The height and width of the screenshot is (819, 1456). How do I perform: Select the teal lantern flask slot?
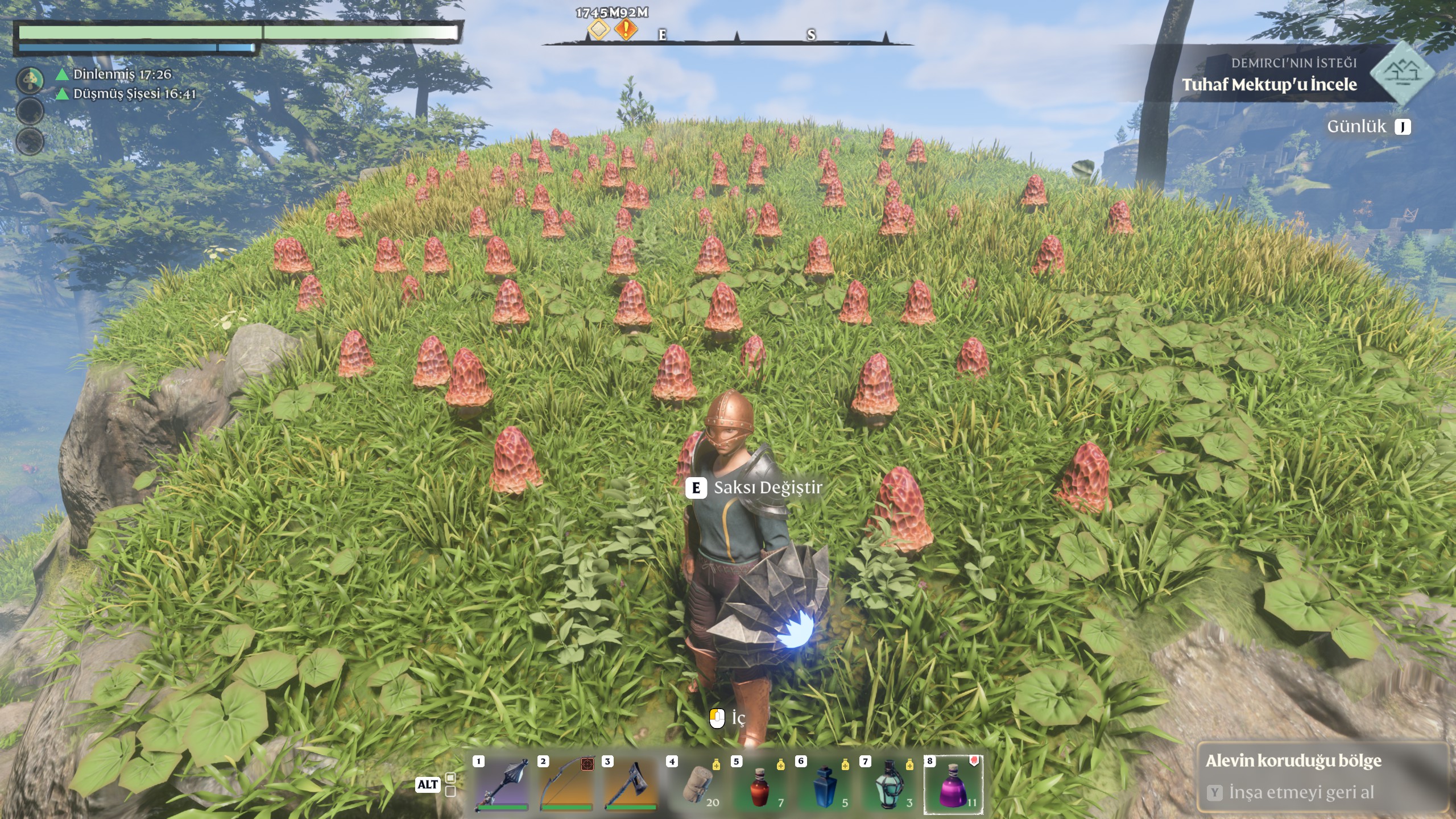click(889, 784)
